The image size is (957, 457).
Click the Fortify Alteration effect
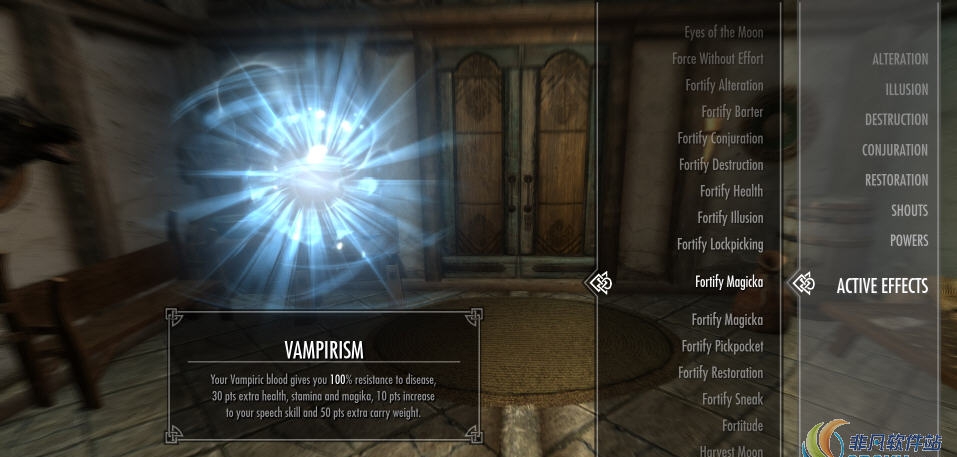tap(724, 86)
